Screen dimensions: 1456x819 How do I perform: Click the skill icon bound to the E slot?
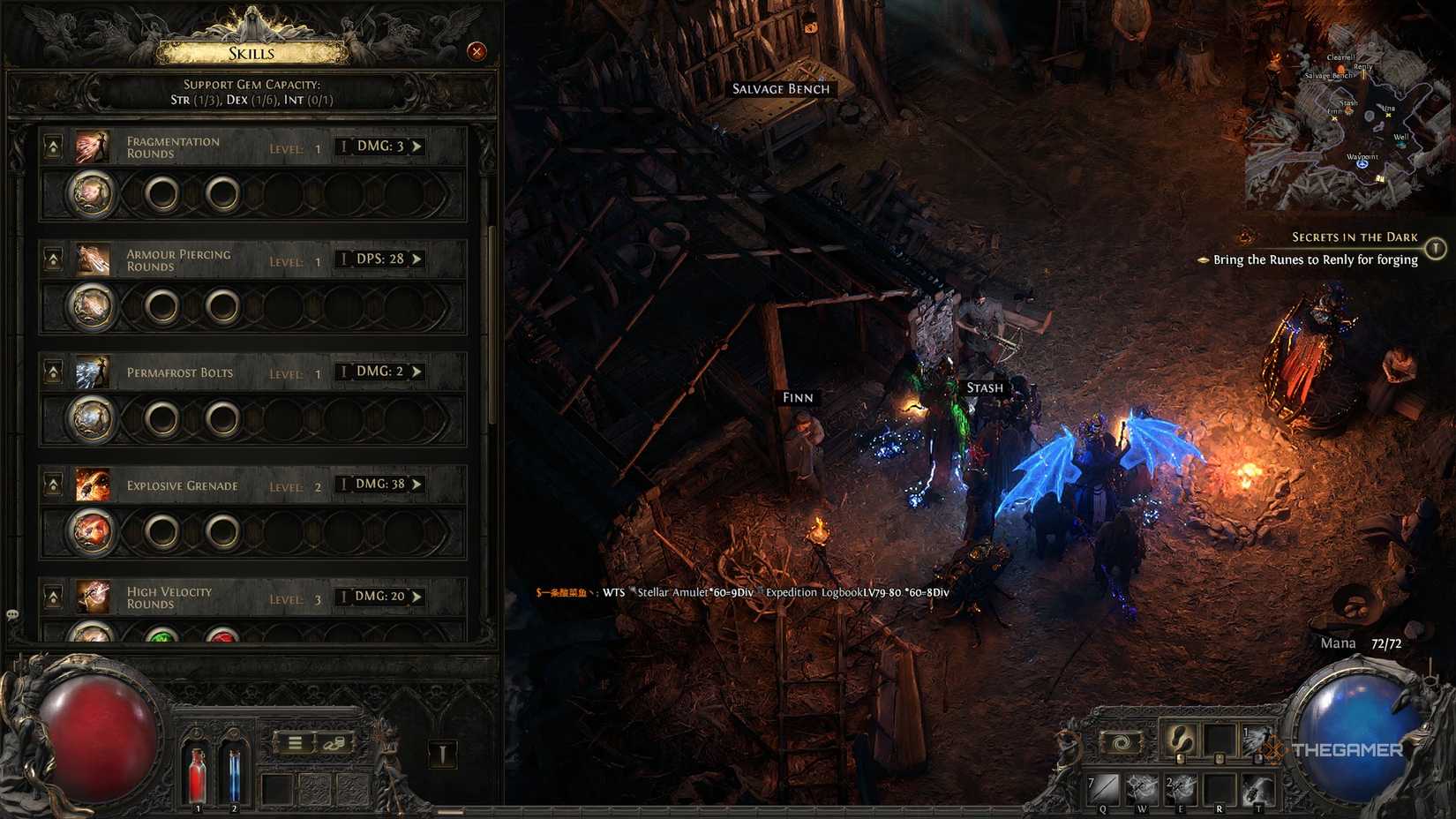[x=1182, y=787]
